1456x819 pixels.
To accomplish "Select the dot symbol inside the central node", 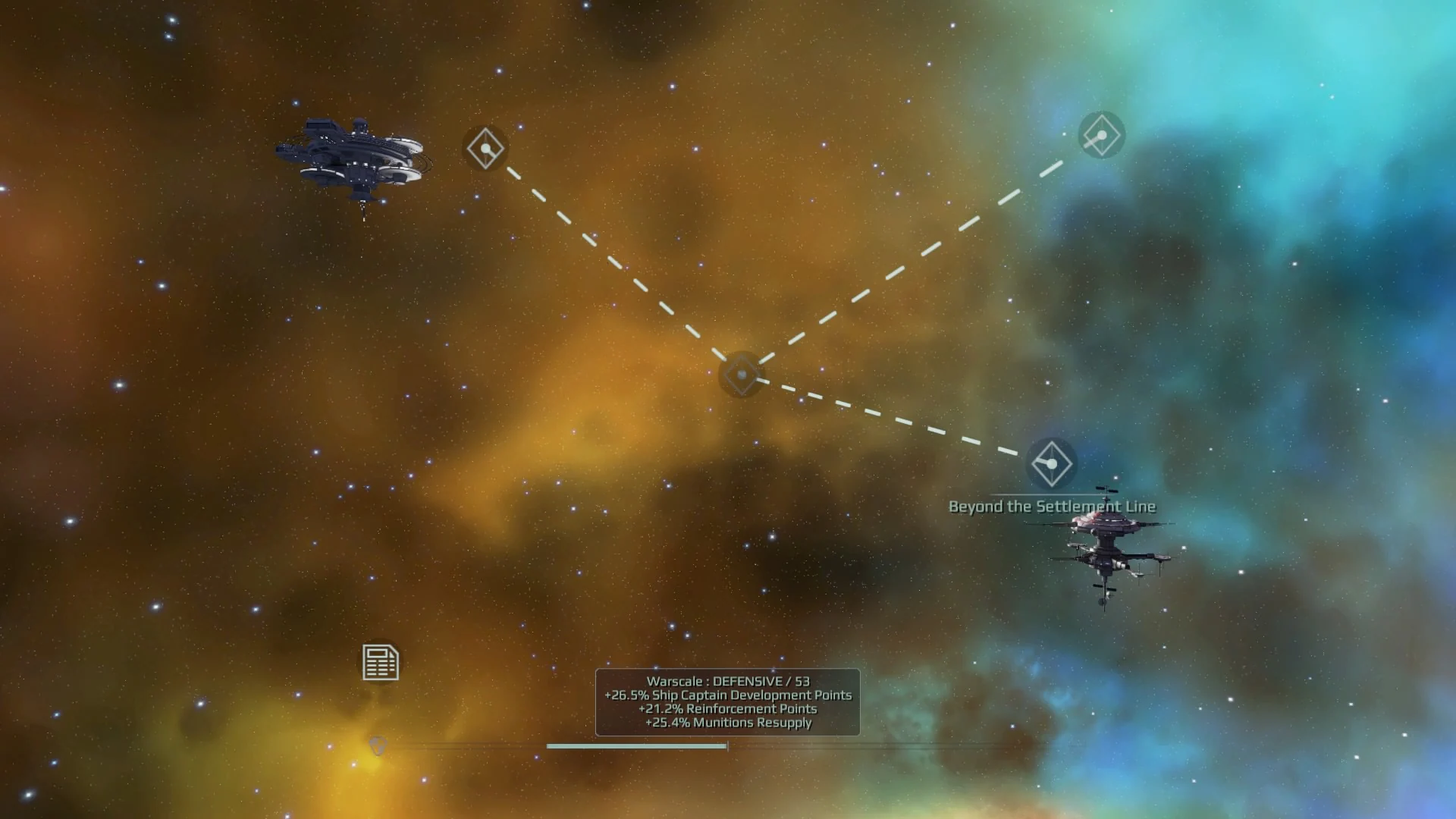I will pos(741,375).
